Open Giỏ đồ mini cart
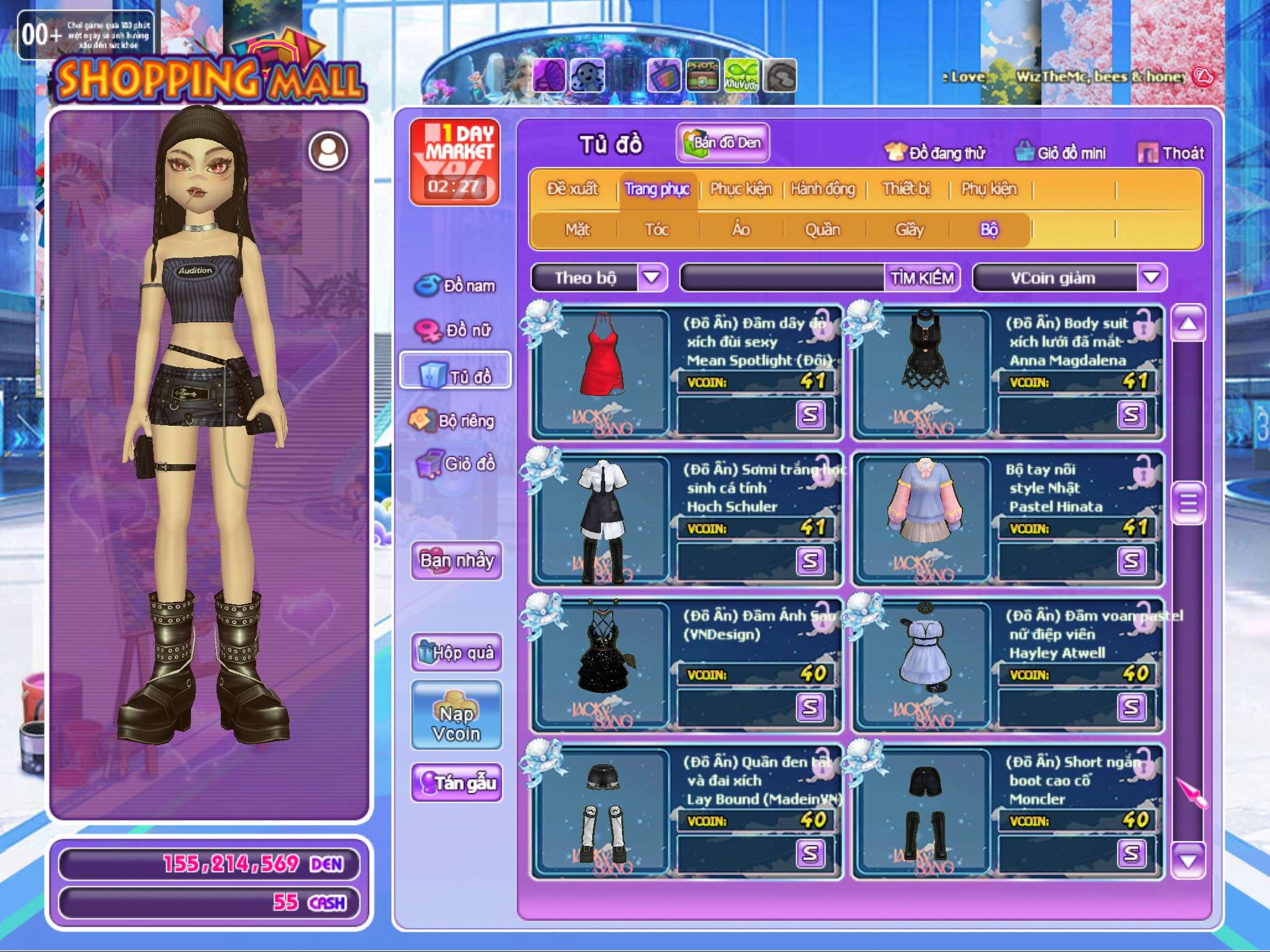 coord(1060,153)
